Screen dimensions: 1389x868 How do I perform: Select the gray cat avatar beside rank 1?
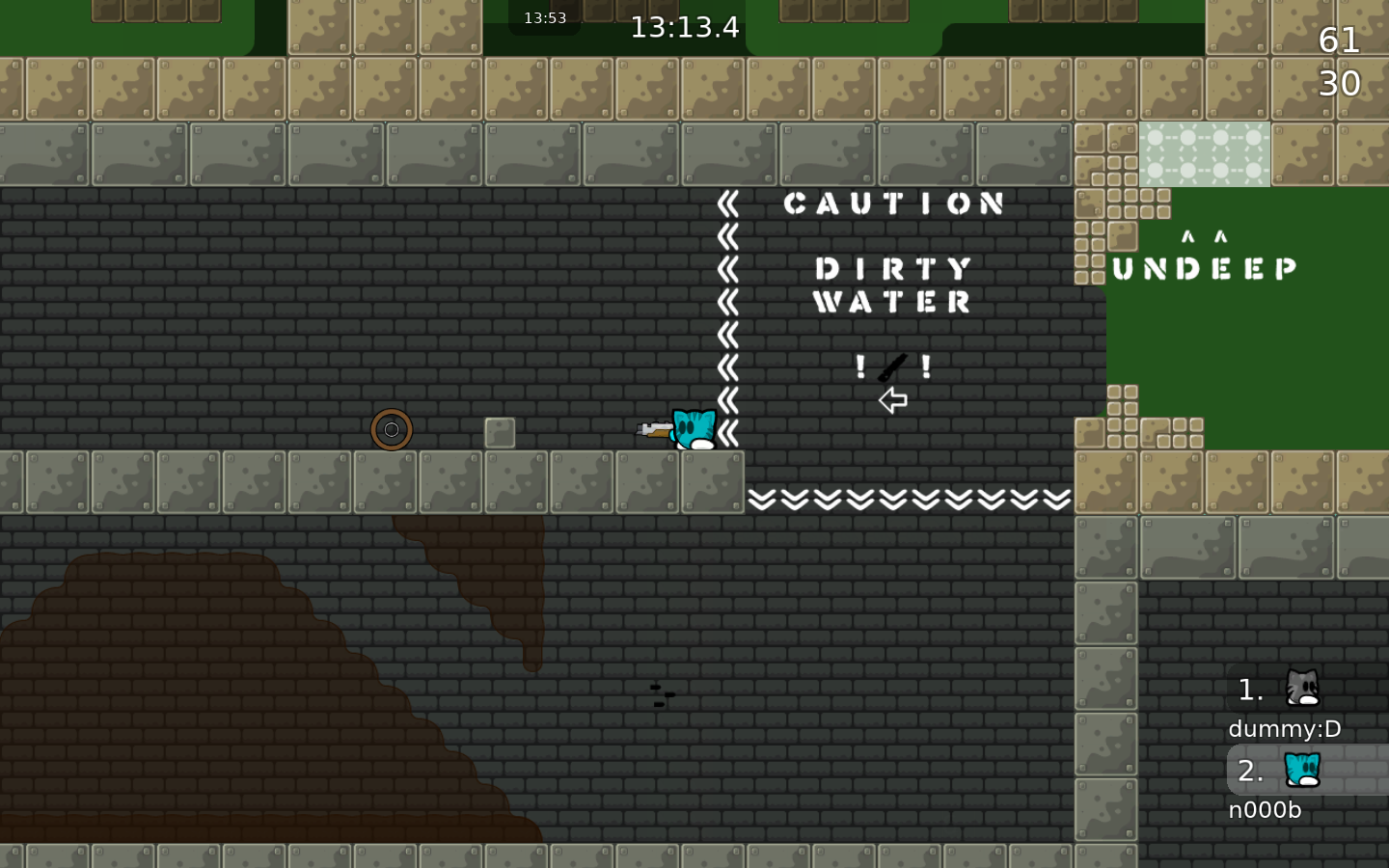pos(1301,690)
